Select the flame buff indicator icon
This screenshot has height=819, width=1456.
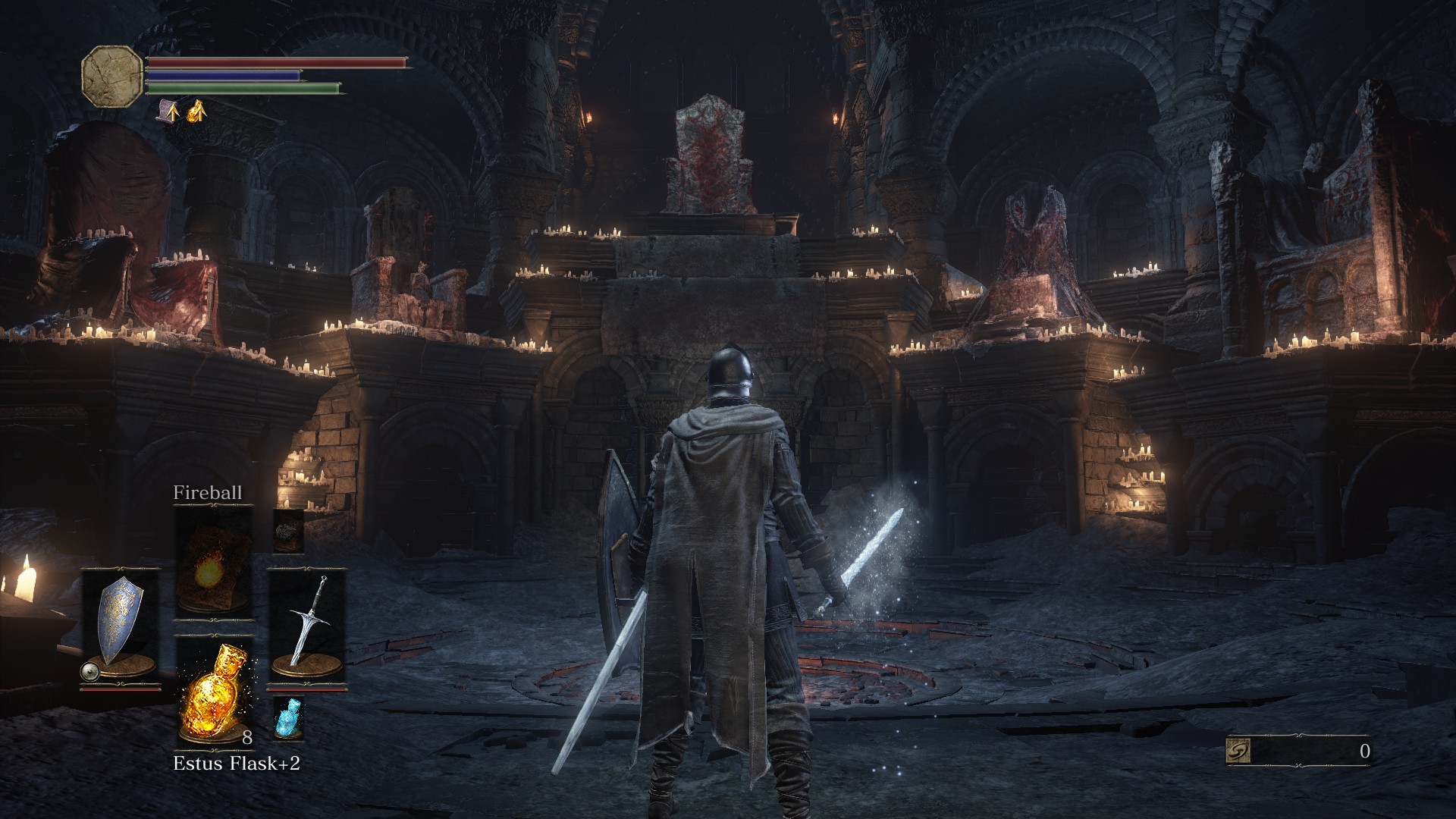pyautogui.click(x=196, y=111)
